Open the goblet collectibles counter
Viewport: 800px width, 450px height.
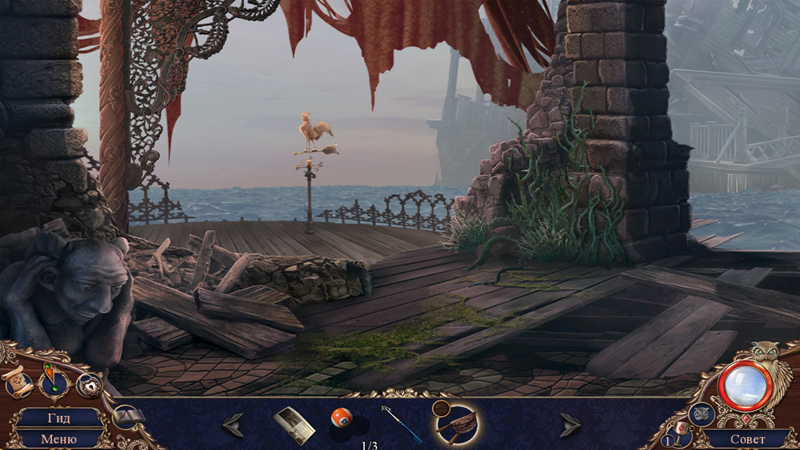(682, 434)
